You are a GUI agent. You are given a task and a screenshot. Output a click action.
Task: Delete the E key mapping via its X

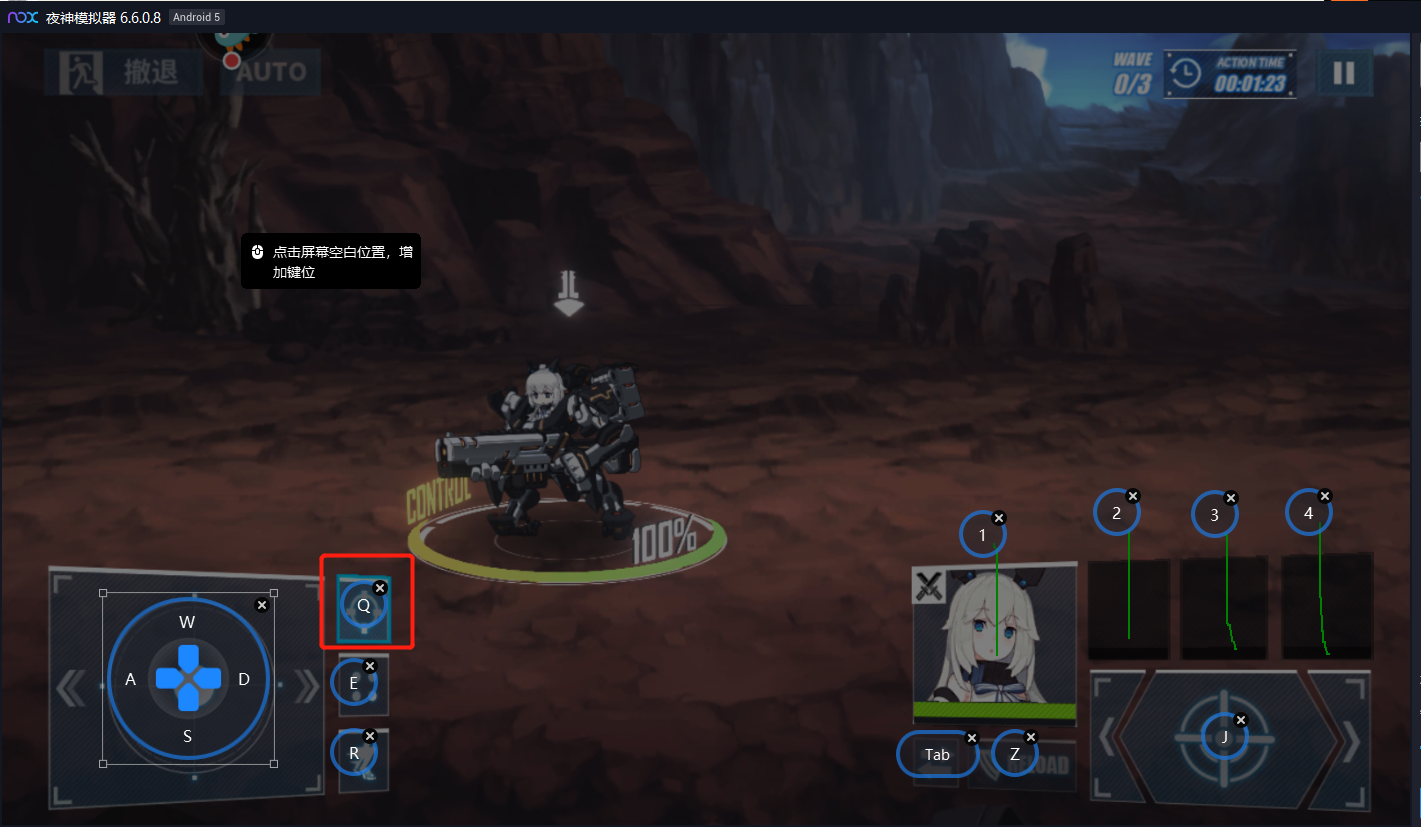(x=369, y=666)
